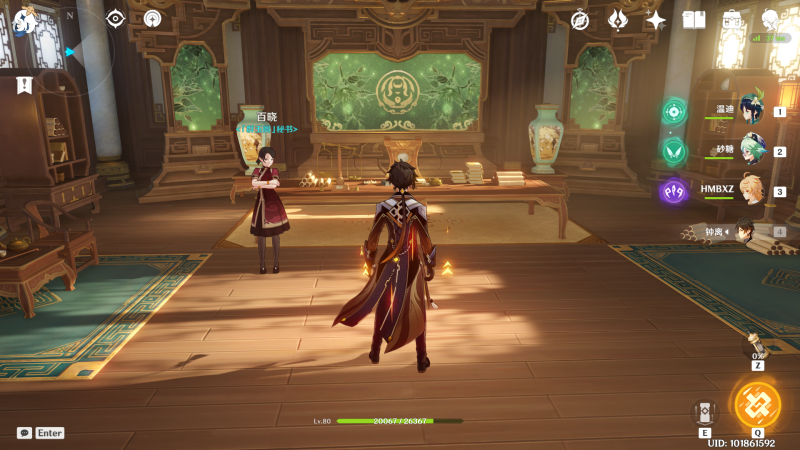Switch to party member 砂糖
The width and height of the screenshot is (800, 450).
click(751, 152)
